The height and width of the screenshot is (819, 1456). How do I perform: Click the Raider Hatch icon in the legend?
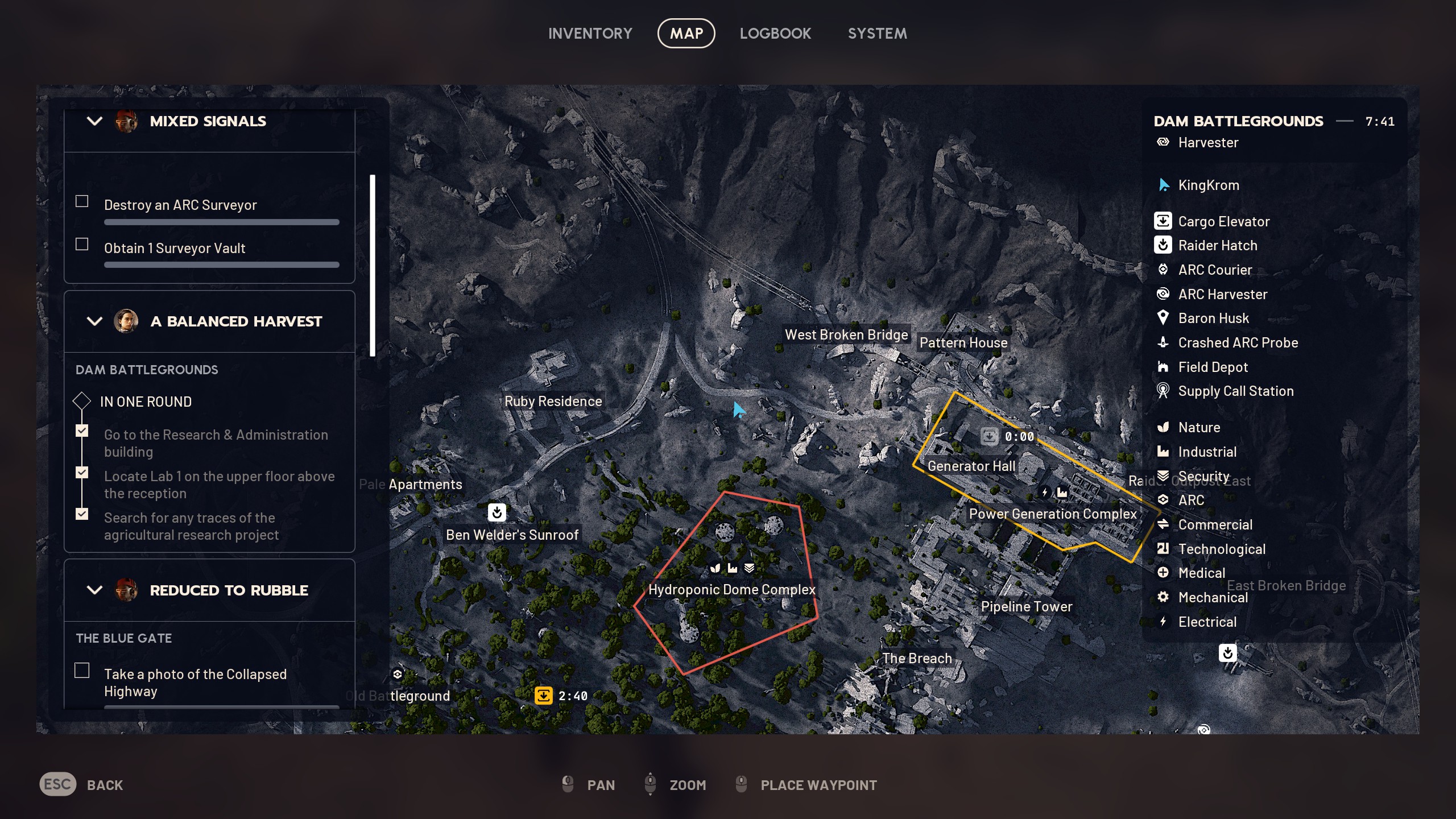coord(1164,245)
